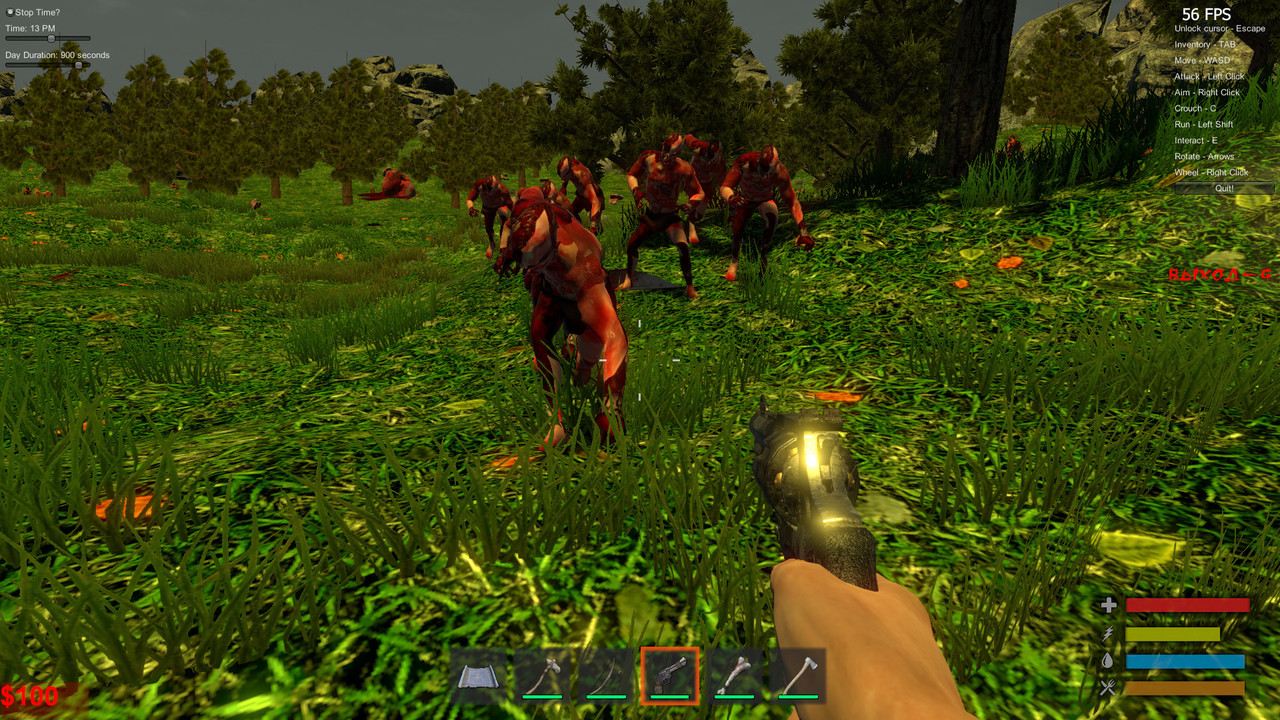Equip the stone hatchet from the hotbar
Screen dimensions: 1280x720
tap(541, 677)
